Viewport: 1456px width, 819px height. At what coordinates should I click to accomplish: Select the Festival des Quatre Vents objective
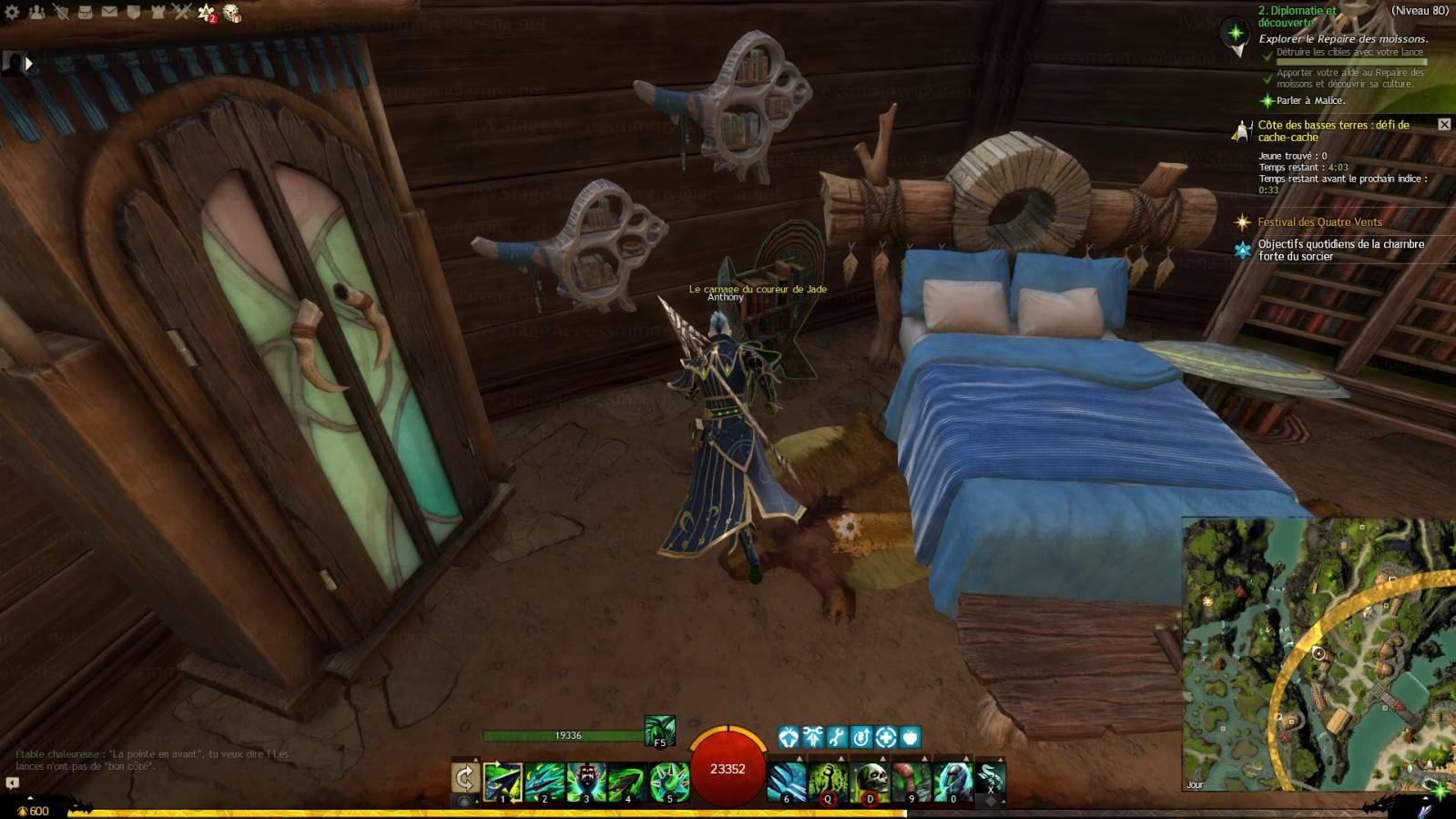(x=1319, y=222)
